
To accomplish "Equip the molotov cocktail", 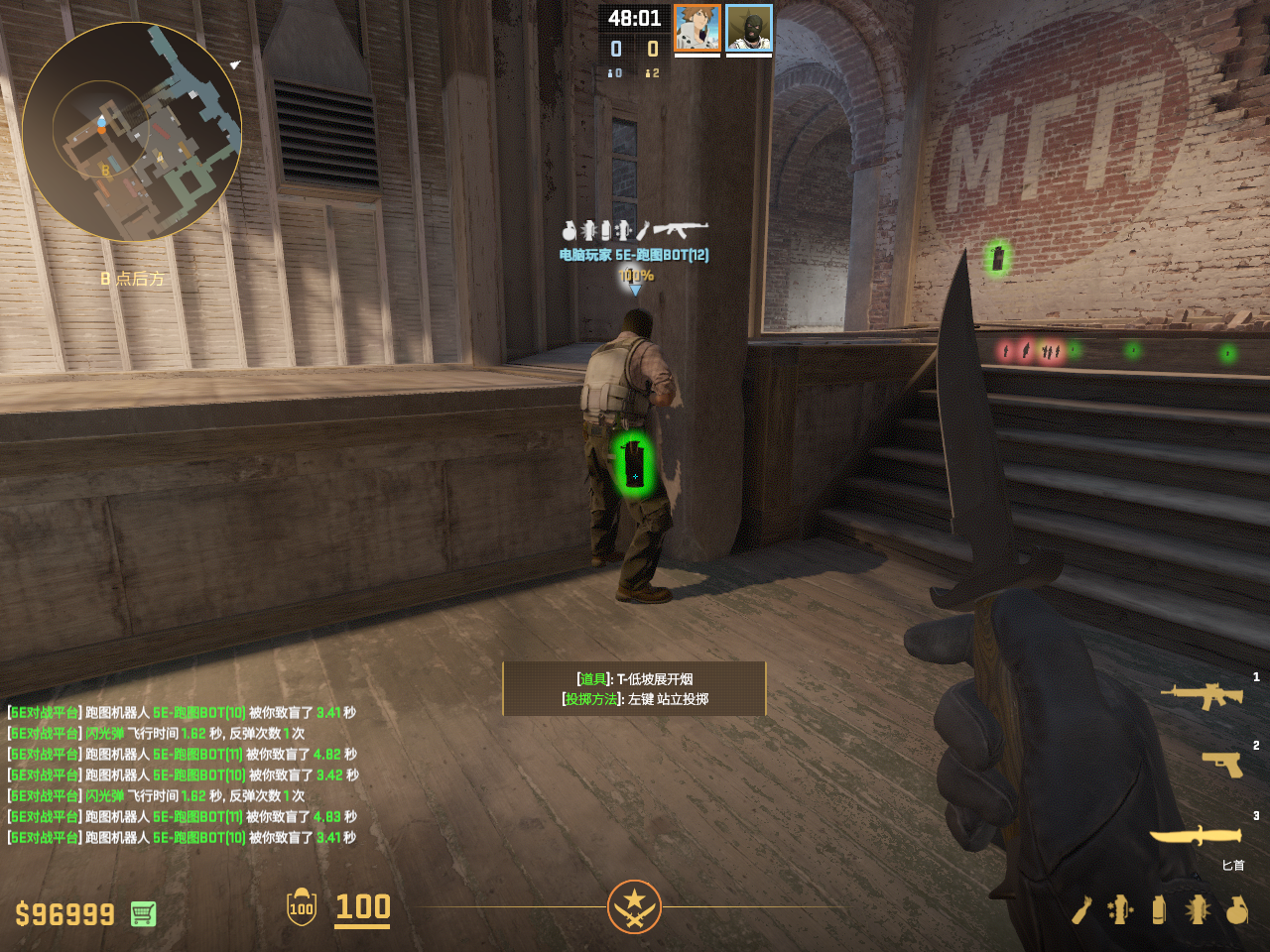I will tap(1081, 909).
